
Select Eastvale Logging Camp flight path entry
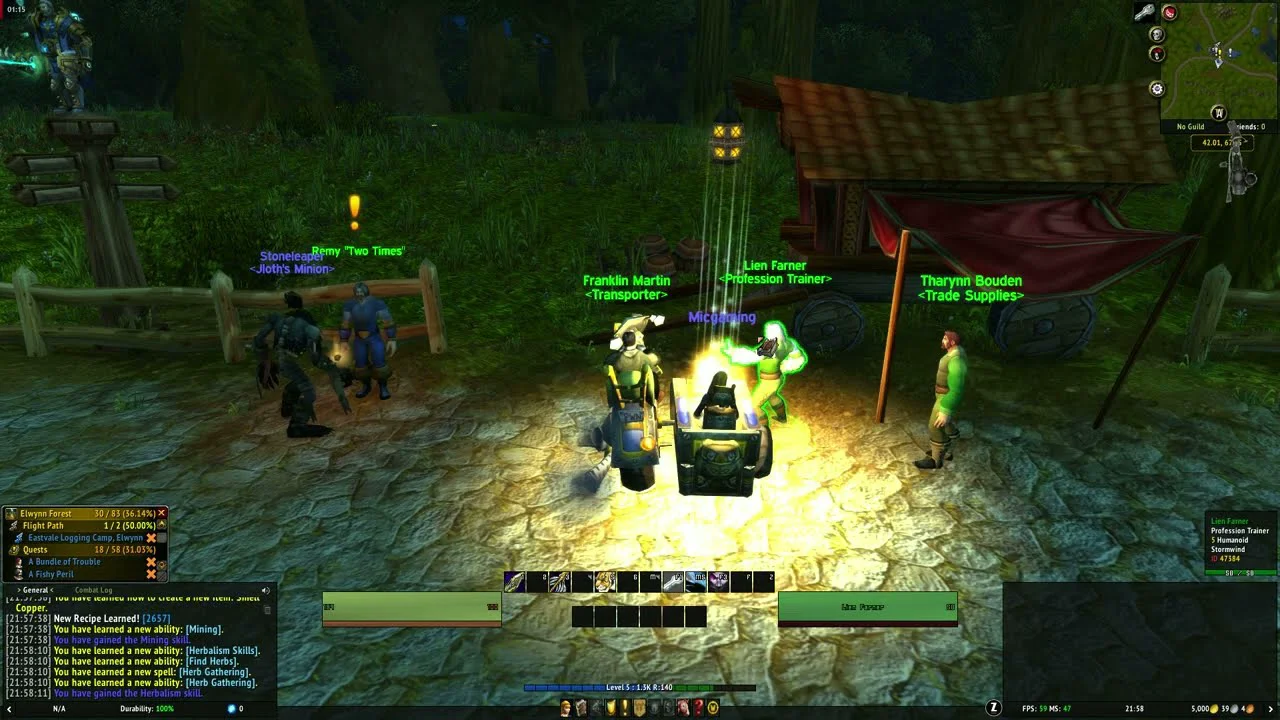(85, 538)
